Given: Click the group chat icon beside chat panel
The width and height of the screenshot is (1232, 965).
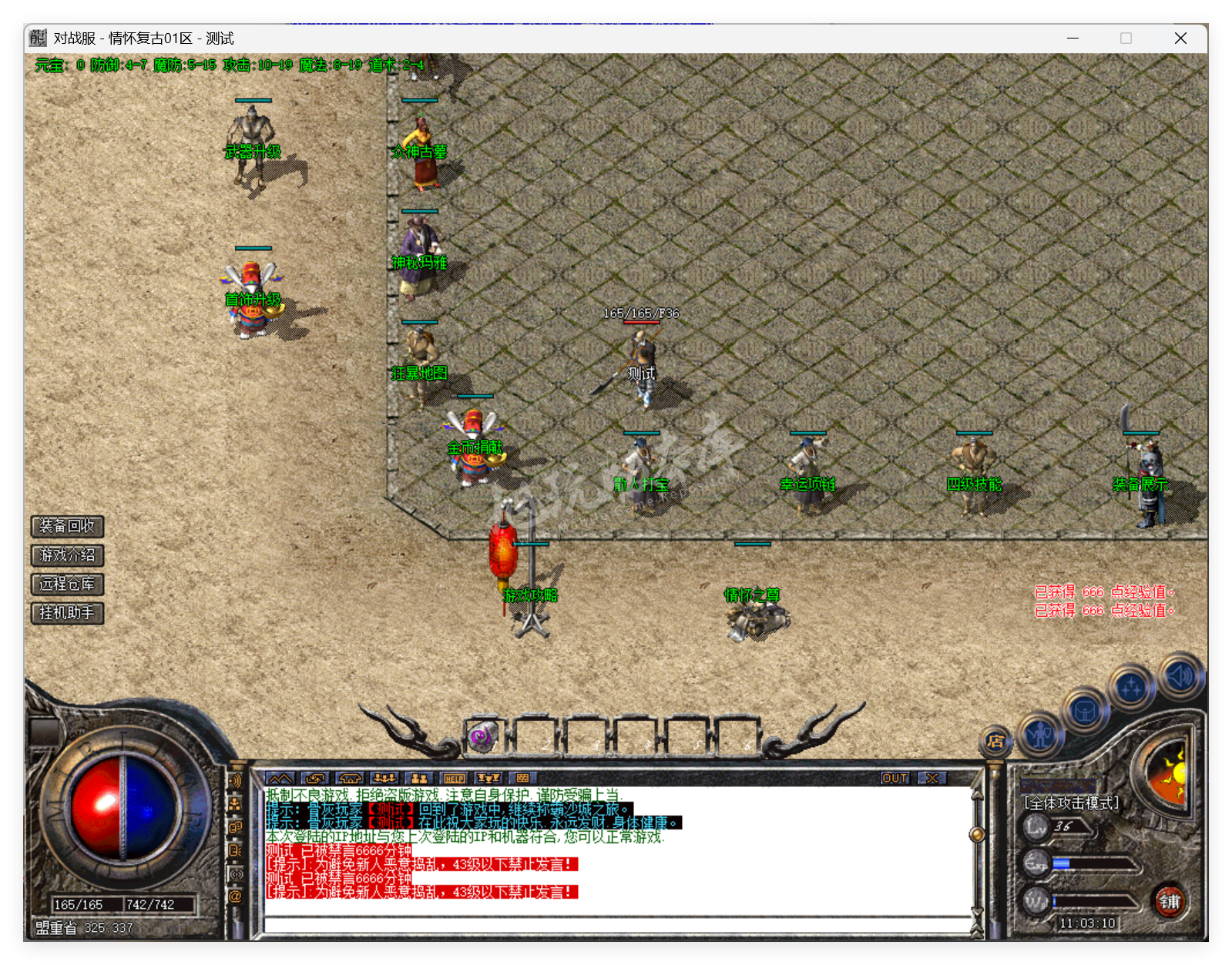Looking at the screenshot, I should click(234, 805).
